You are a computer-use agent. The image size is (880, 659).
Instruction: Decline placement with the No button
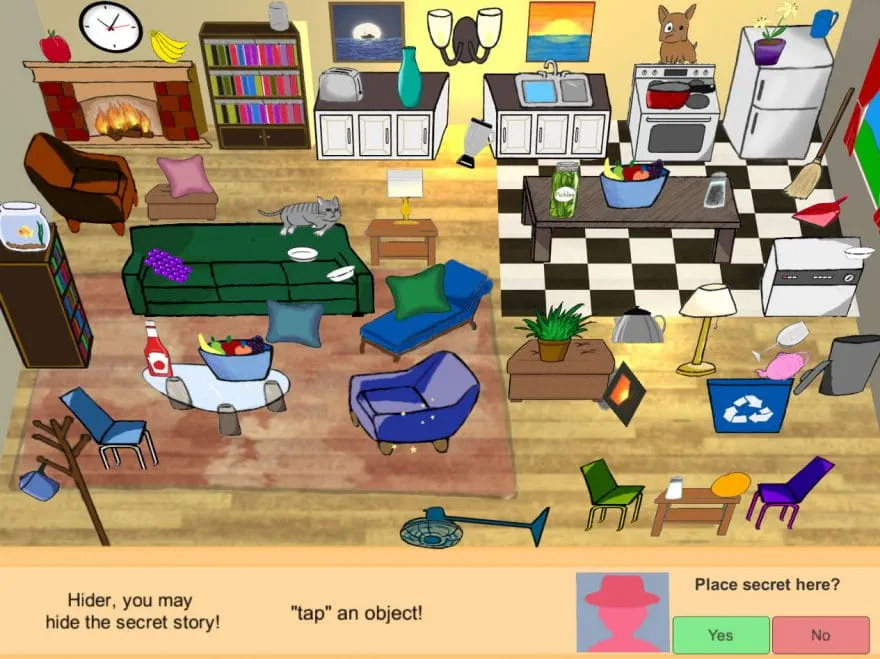(x=820, y=635)
